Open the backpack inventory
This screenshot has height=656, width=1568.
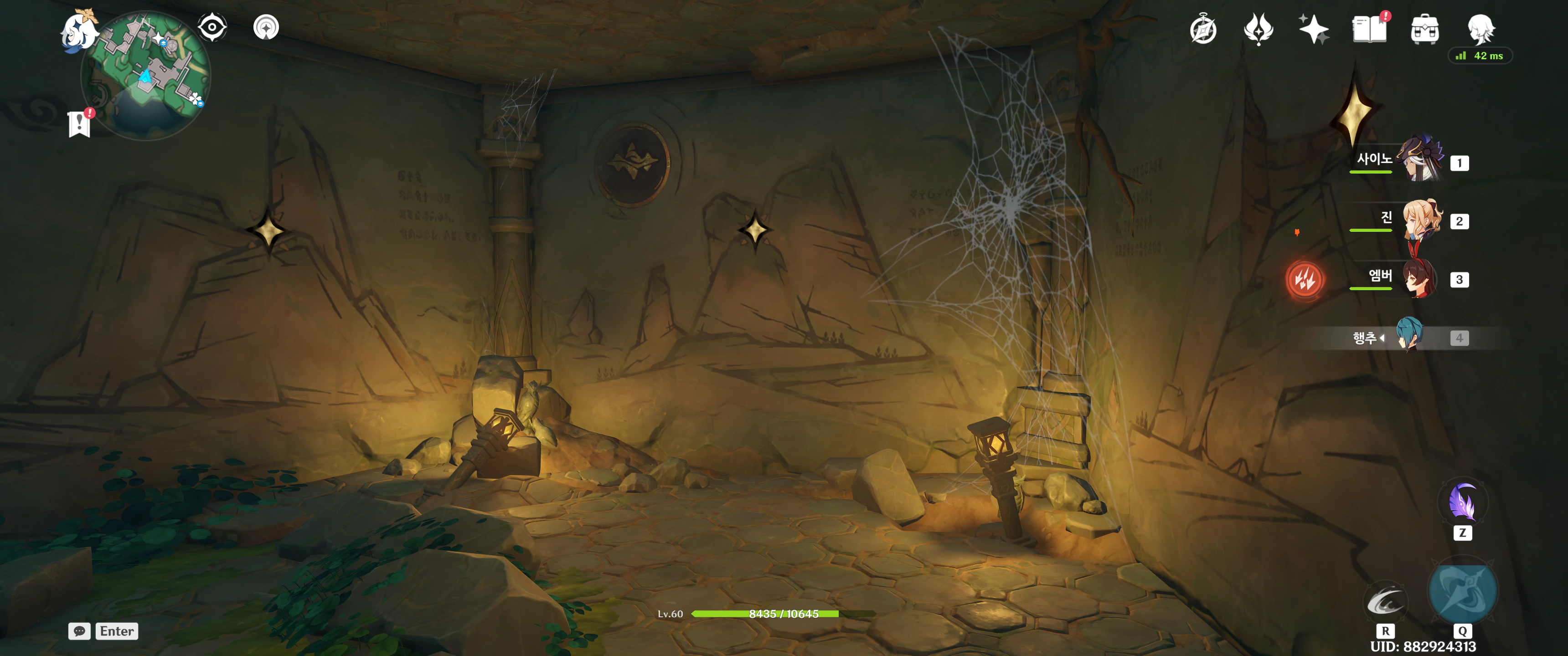click(x=1425, y=30)
